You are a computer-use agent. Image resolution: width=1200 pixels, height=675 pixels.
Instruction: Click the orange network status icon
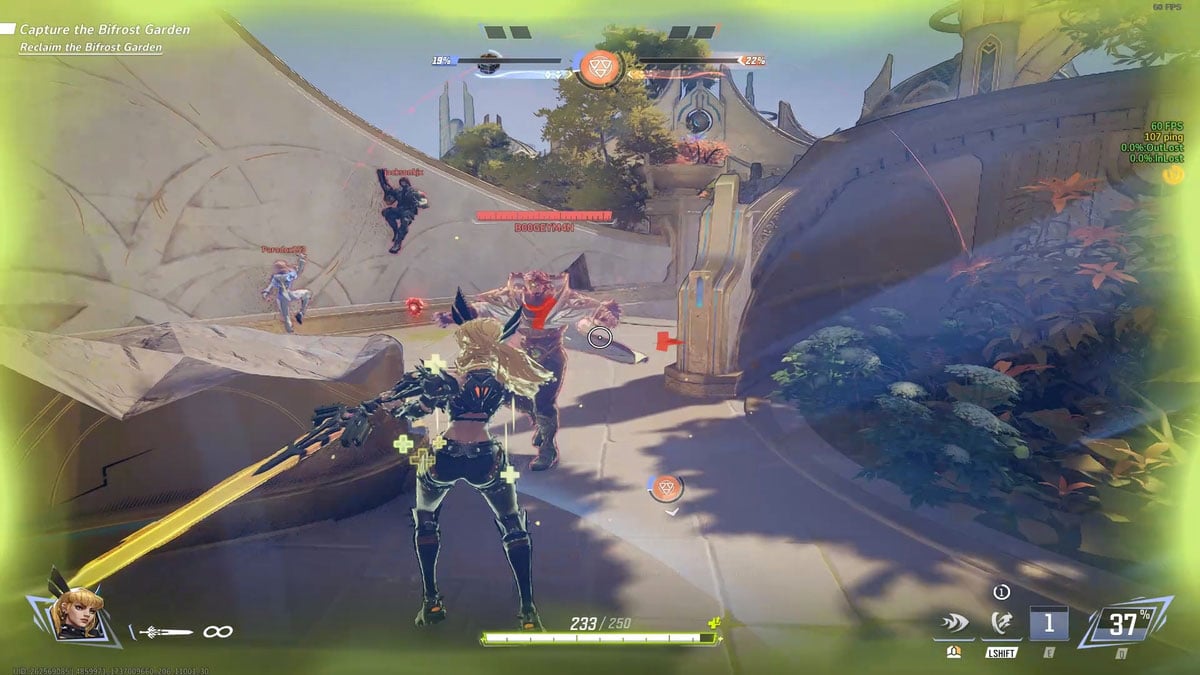click(x=1172, y=174)
